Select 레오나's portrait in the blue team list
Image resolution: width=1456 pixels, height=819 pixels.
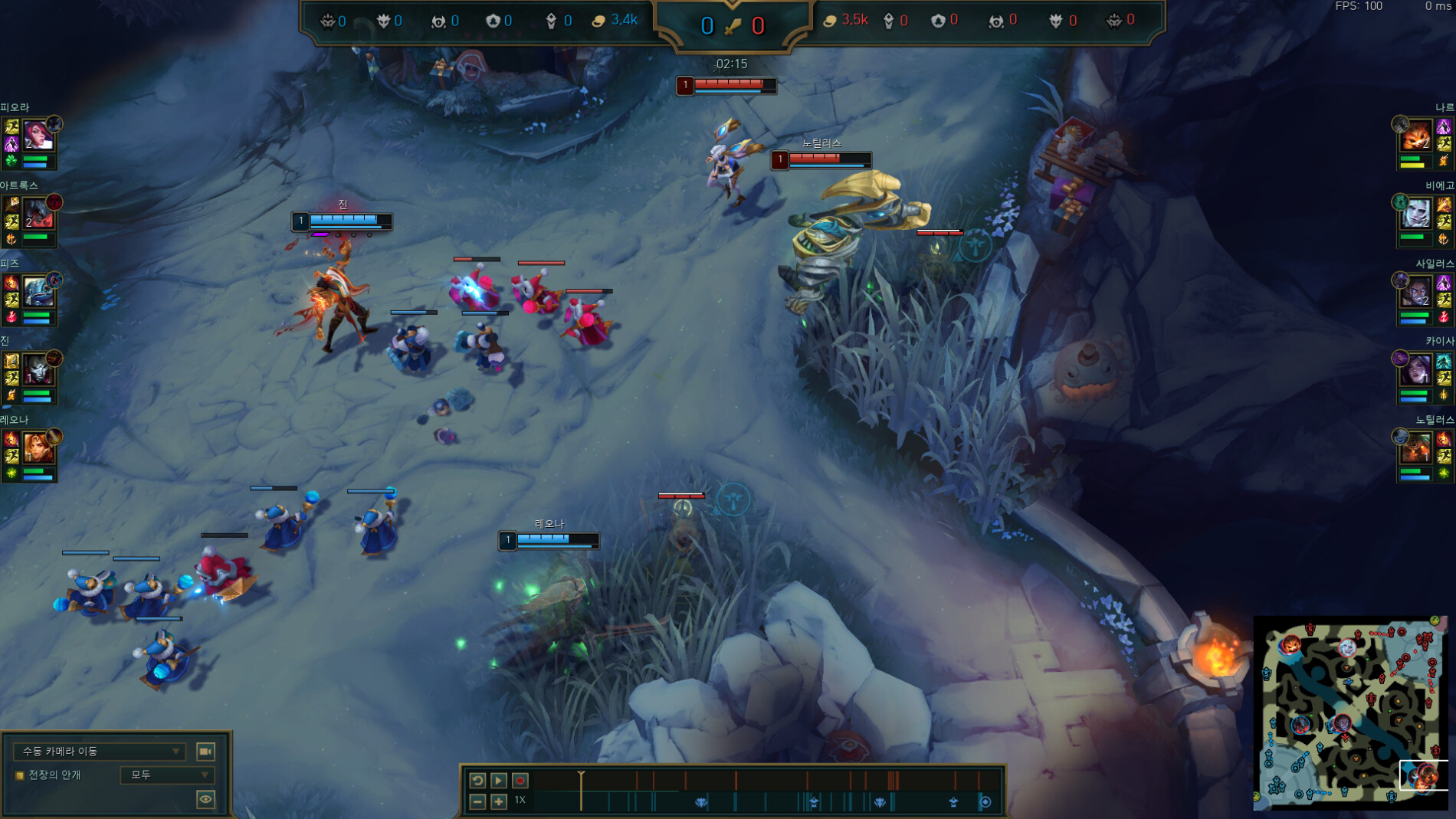[x=37, y=447]
